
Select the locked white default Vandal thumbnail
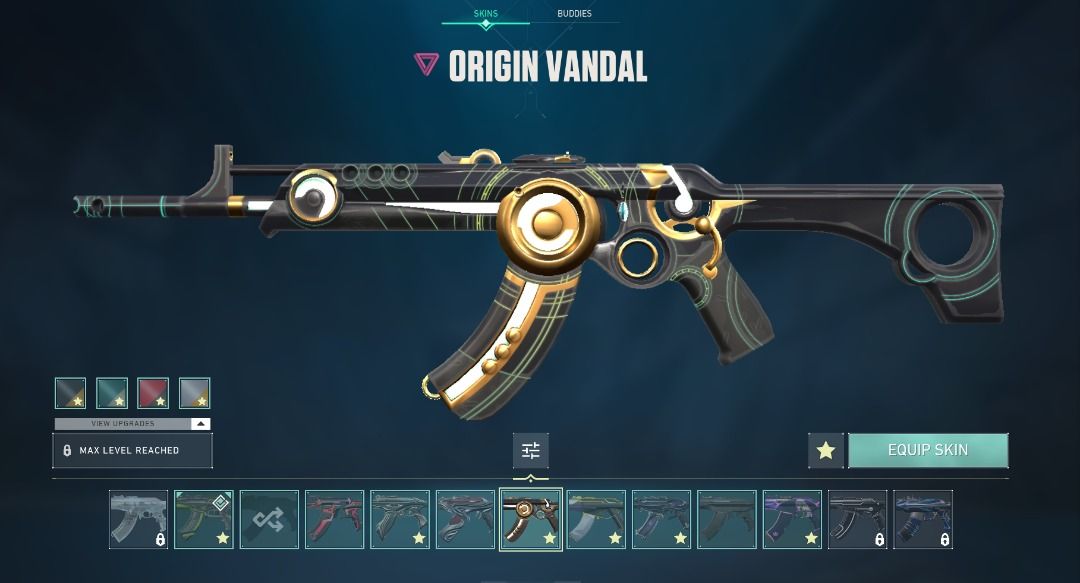(x=138, y=519)
